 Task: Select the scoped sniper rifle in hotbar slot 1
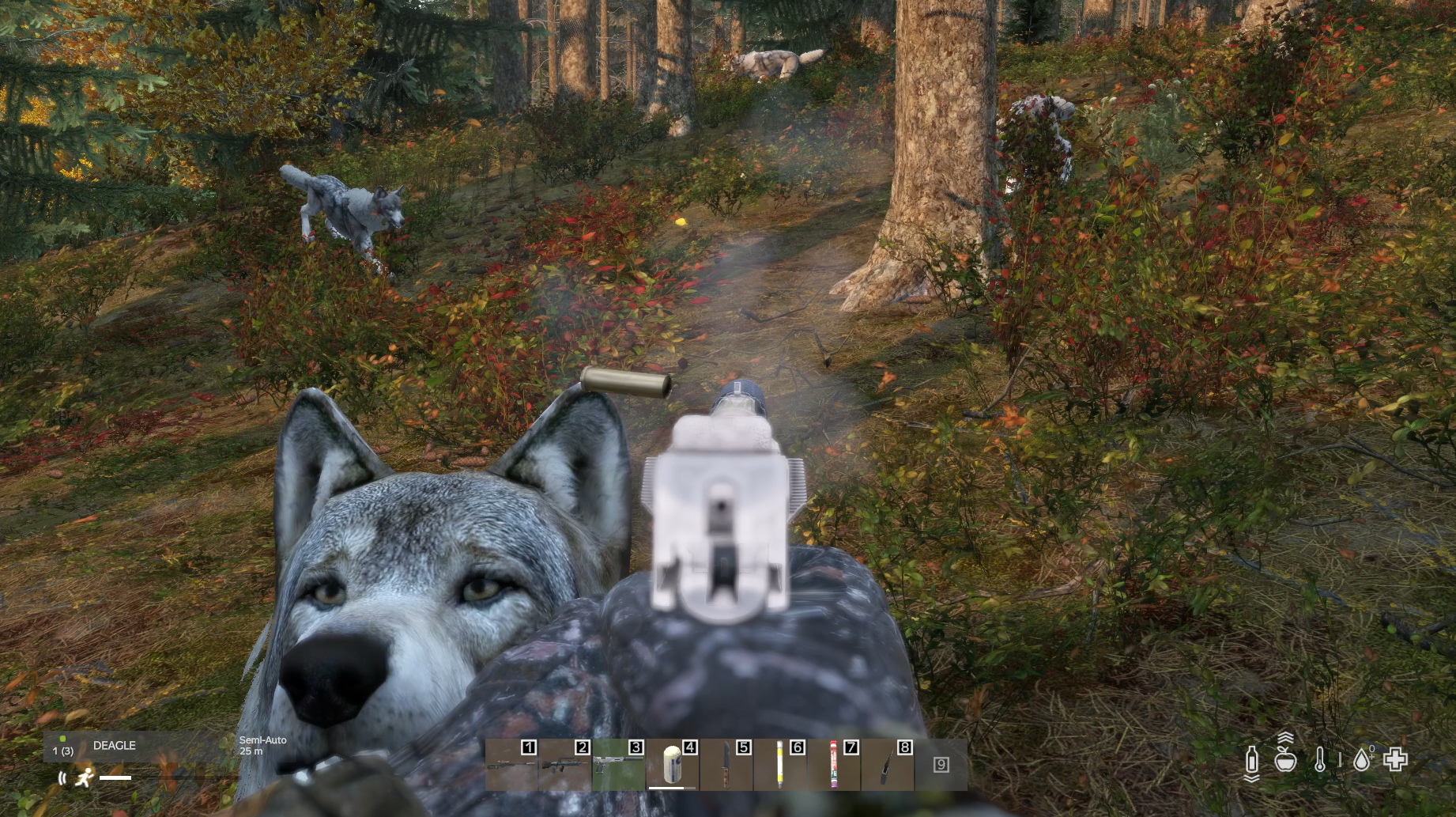[x=511, y=765]
